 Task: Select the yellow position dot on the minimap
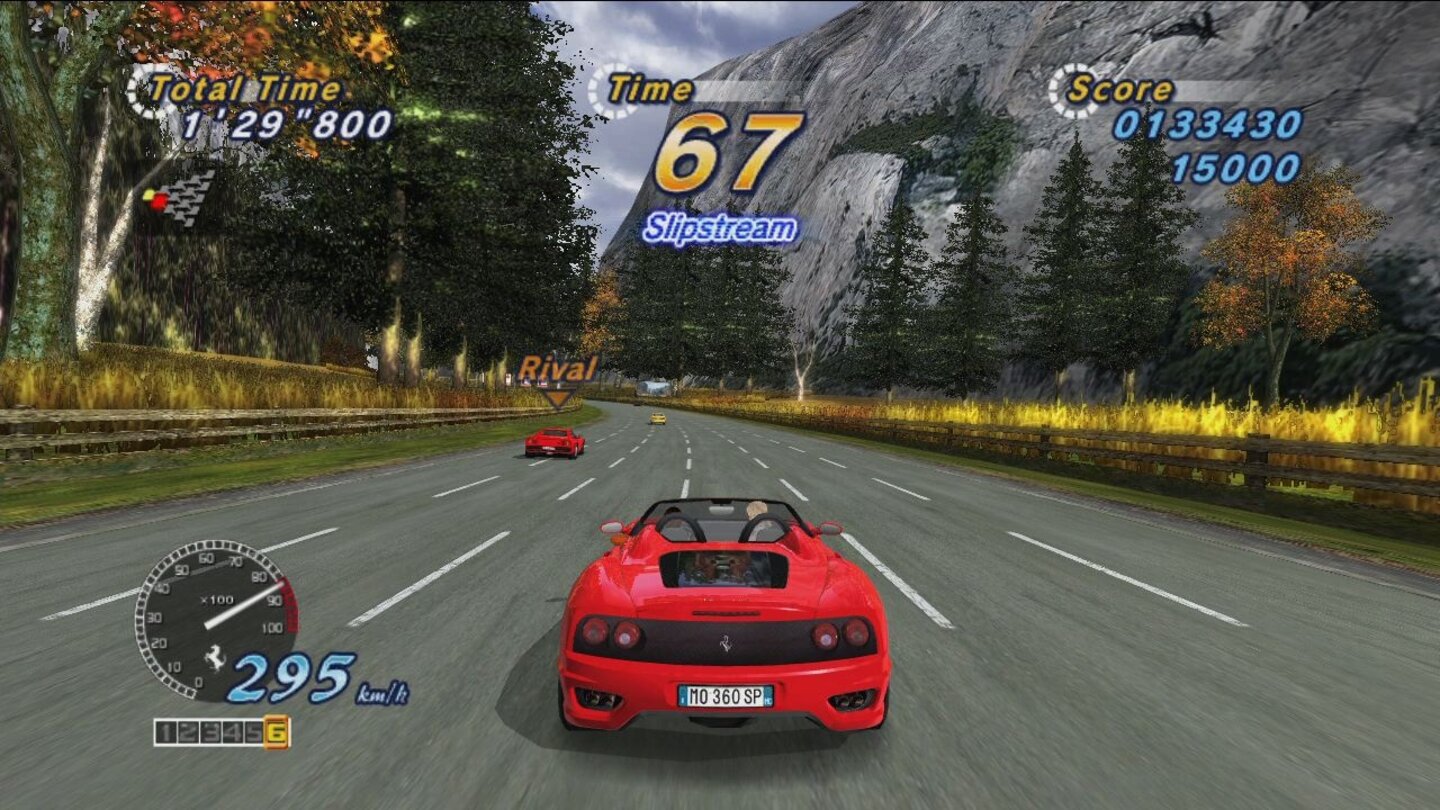[x=148, y=193]
